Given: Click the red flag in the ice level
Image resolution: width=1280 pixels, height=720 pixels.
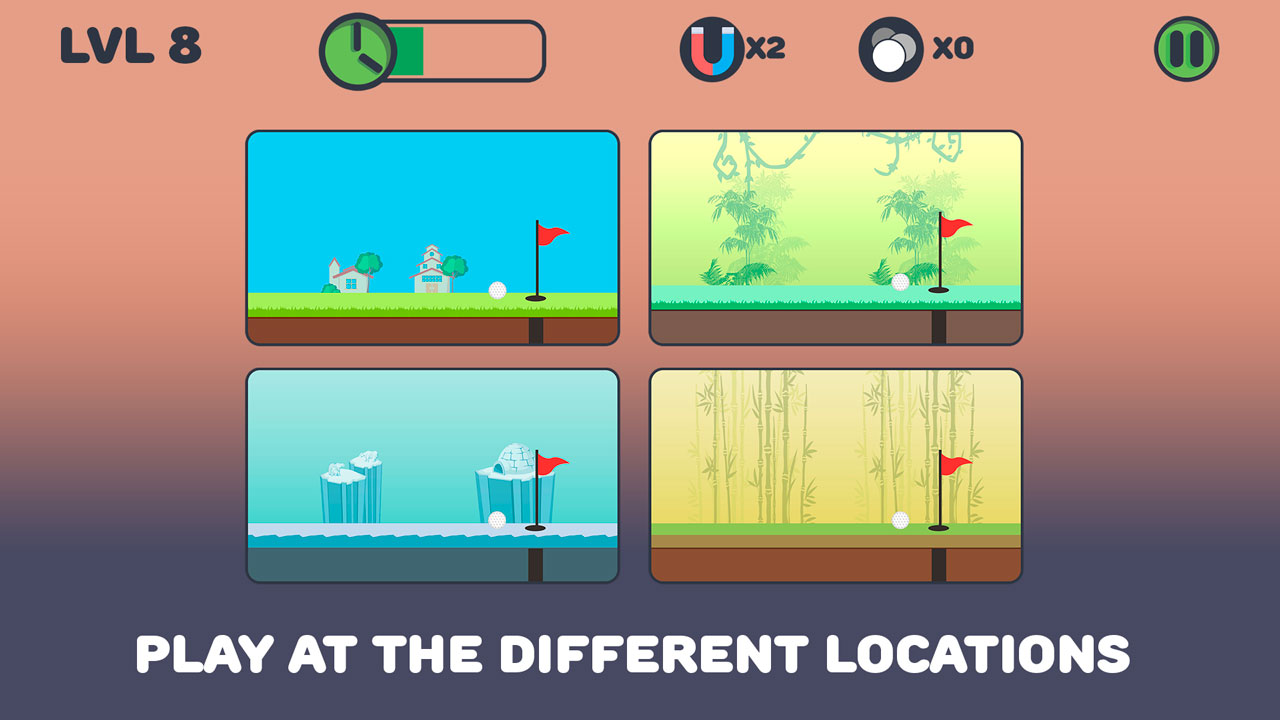Looking at the screenshot, I should [552, 464].
